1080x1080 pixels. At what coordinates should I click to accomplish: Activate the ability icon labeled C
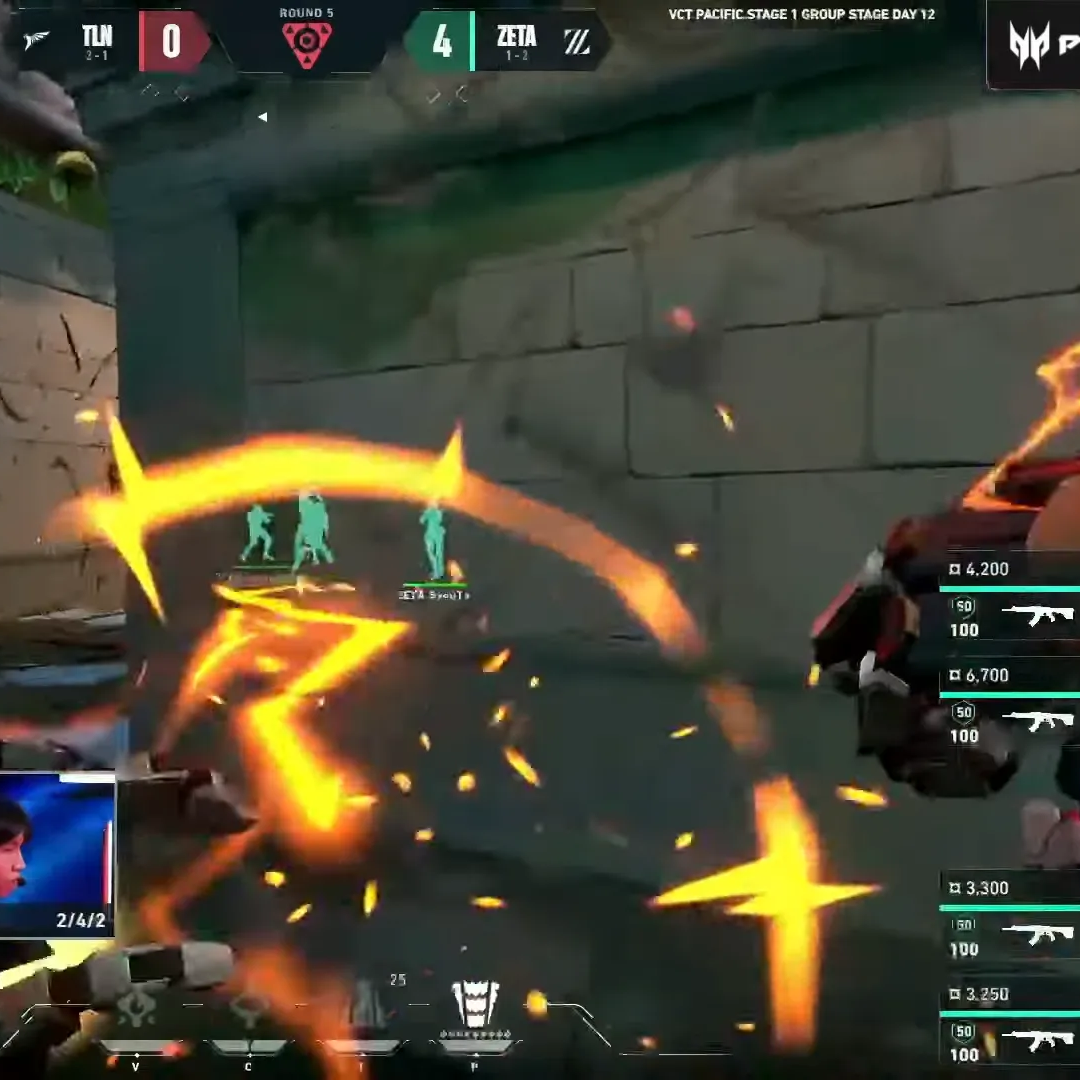click(248, 1010)
